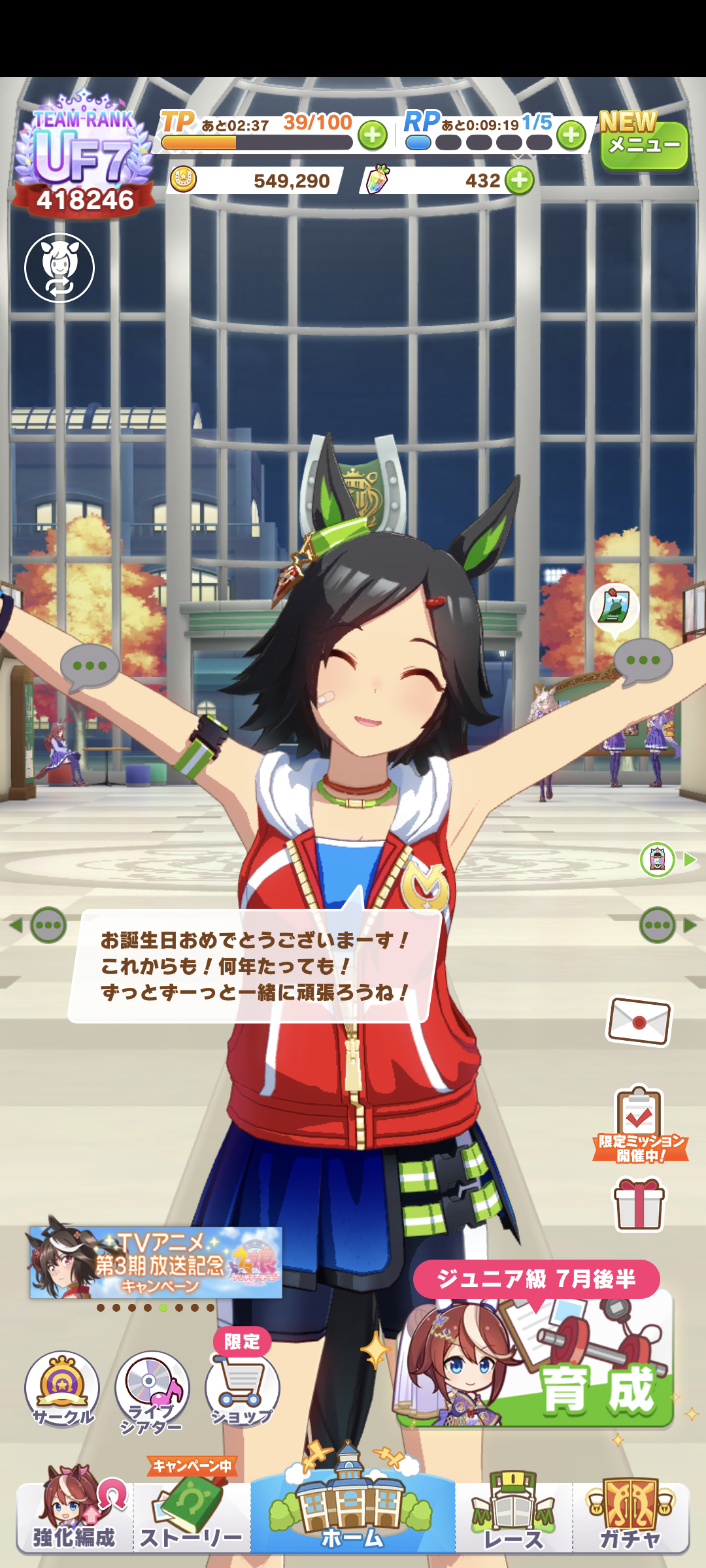Visit the ショップ shopping cart

[242, 1388]
